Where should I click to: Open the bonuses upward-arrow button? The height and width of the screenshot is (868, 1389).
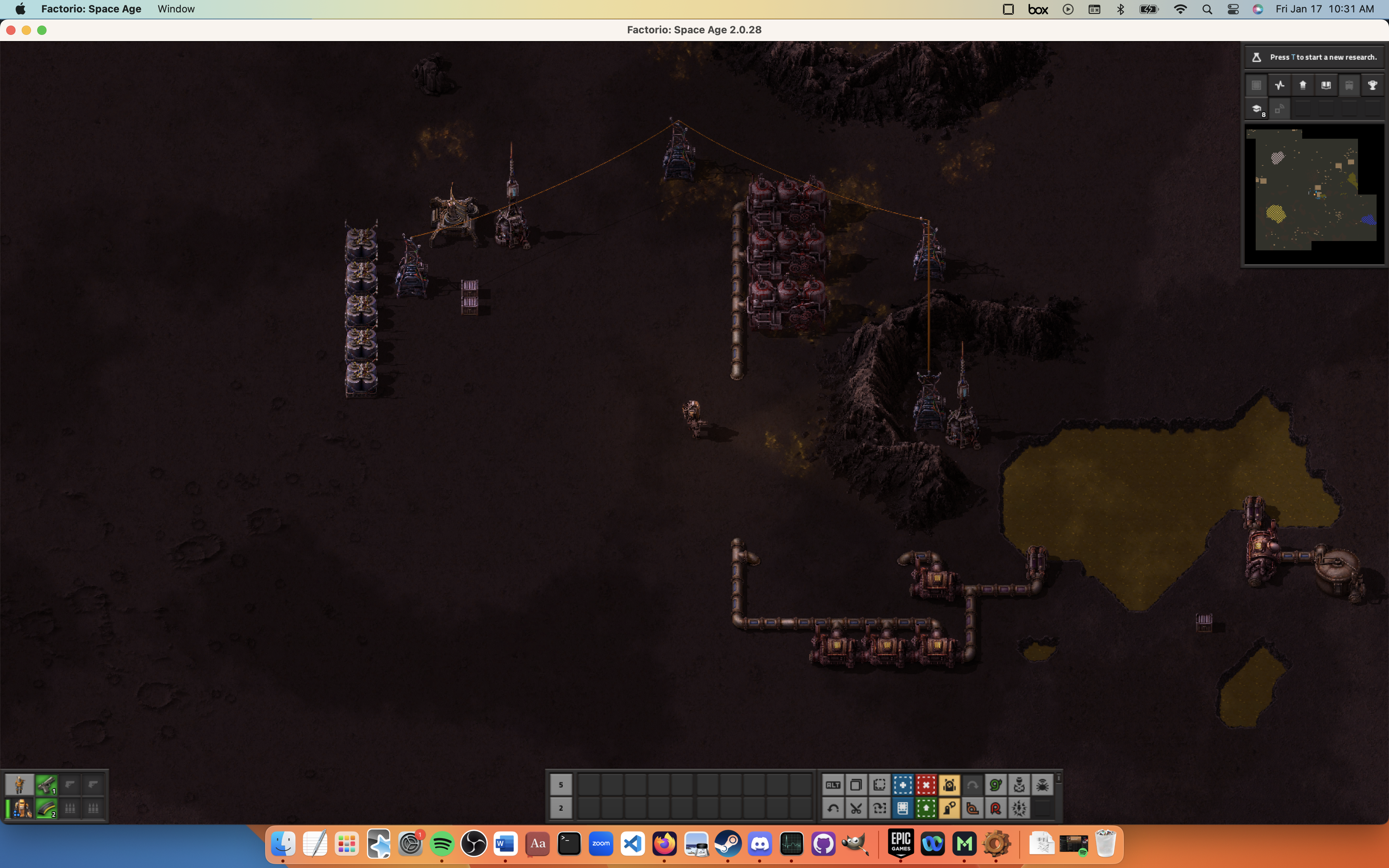1303,86
